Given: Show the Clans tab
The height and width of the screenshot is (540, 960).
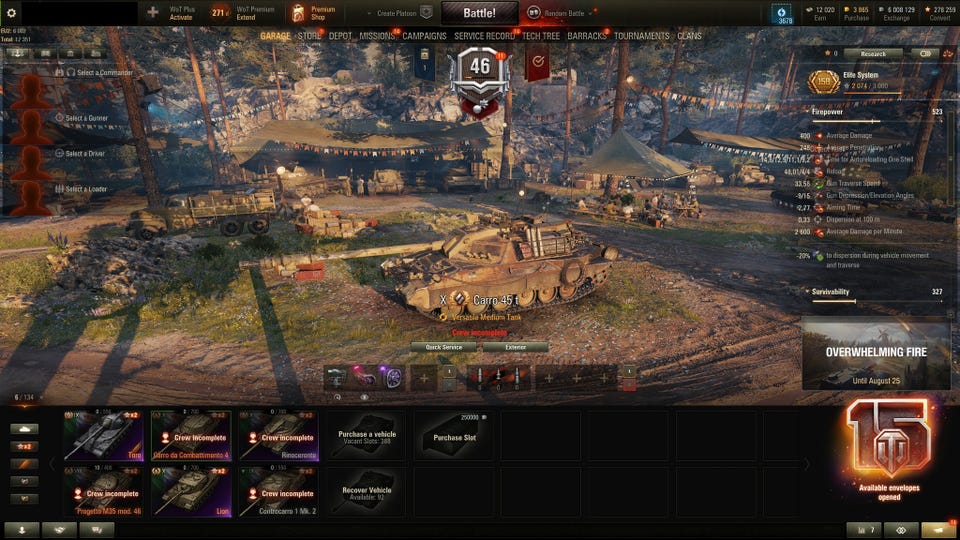Looking at the screenshot, I should pos(689,36).
